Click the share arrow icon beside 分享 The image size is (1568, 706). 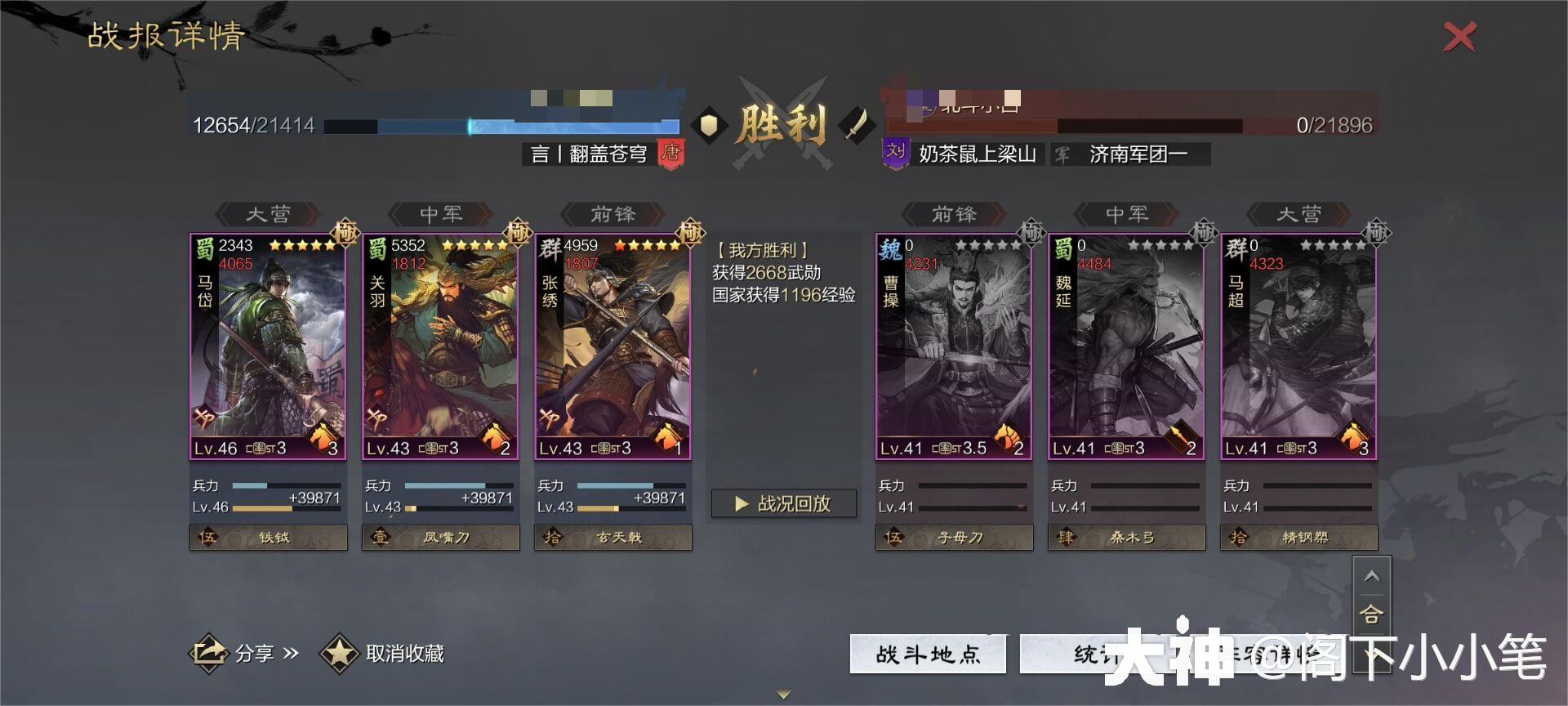coord(209,653)
